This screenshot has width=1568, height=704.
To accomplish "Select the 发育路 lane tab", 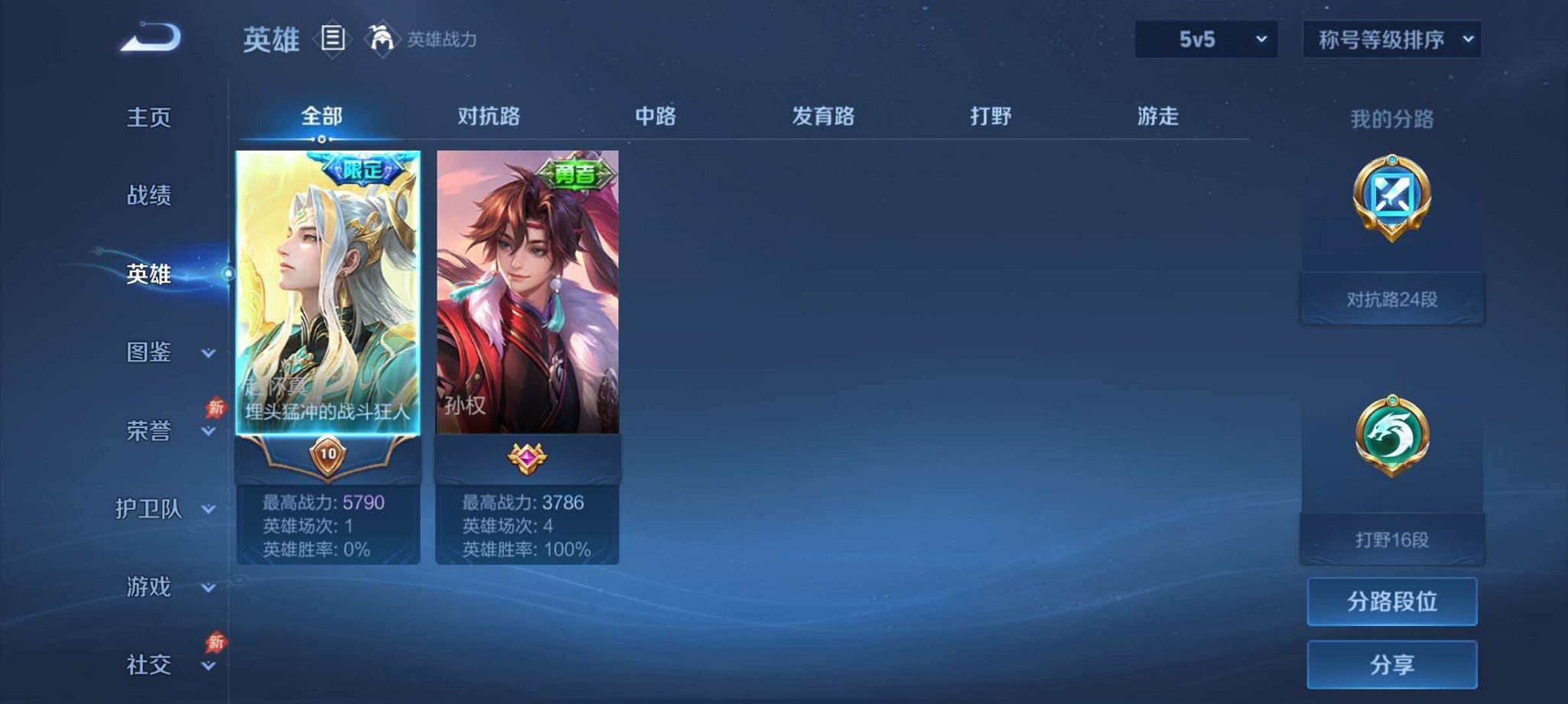I will point(823,116).
